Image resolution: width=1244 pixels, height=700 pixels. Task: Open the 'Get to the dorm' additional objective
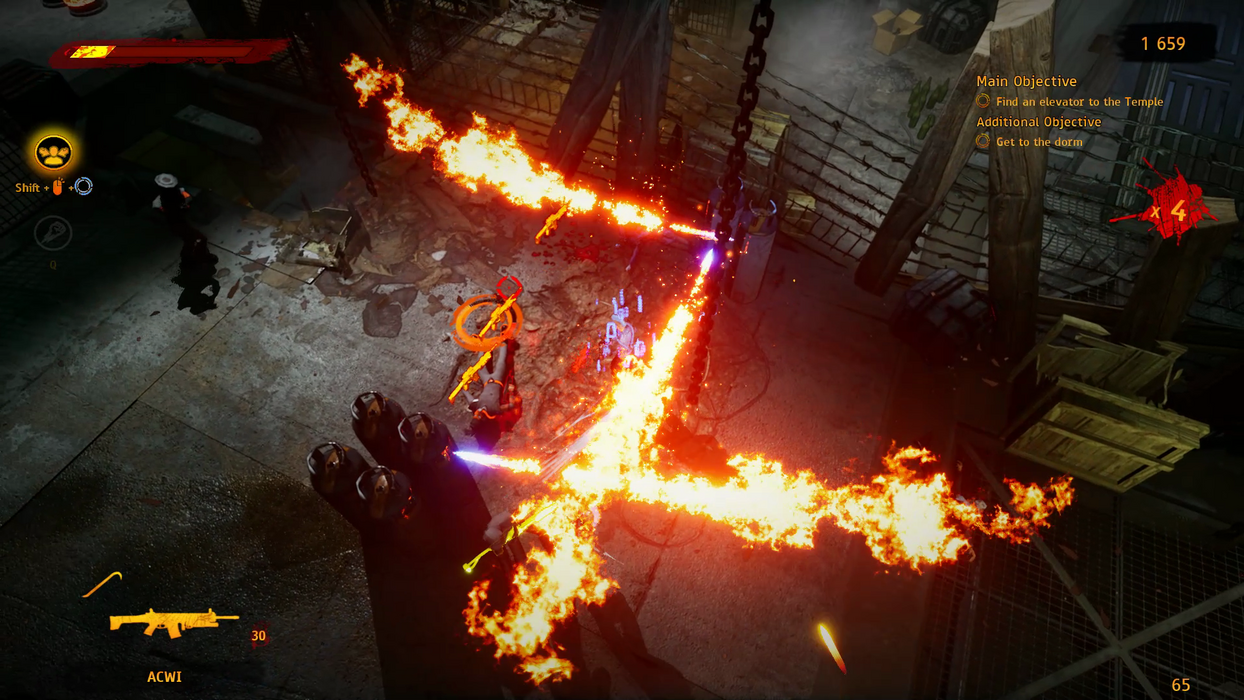1038,142
